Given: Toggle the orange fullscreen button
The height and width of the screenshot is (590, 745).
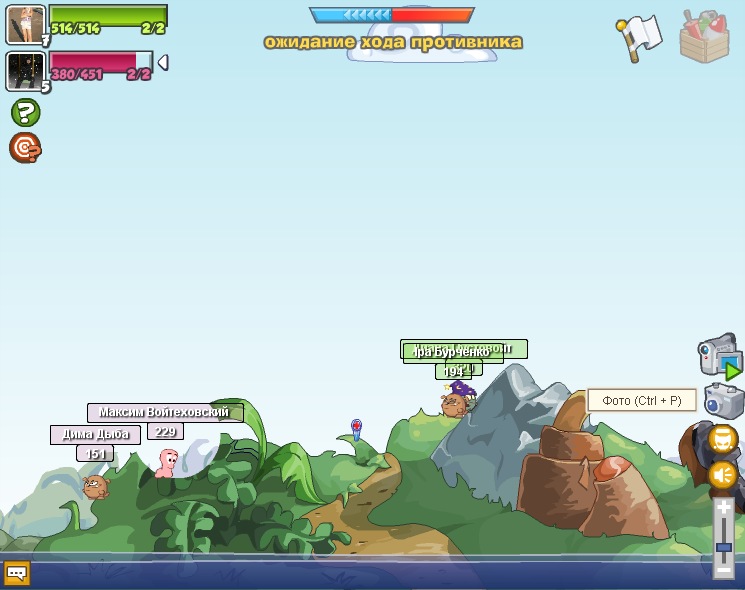Looking at the screenshot, I should click(x=723, y=439).
